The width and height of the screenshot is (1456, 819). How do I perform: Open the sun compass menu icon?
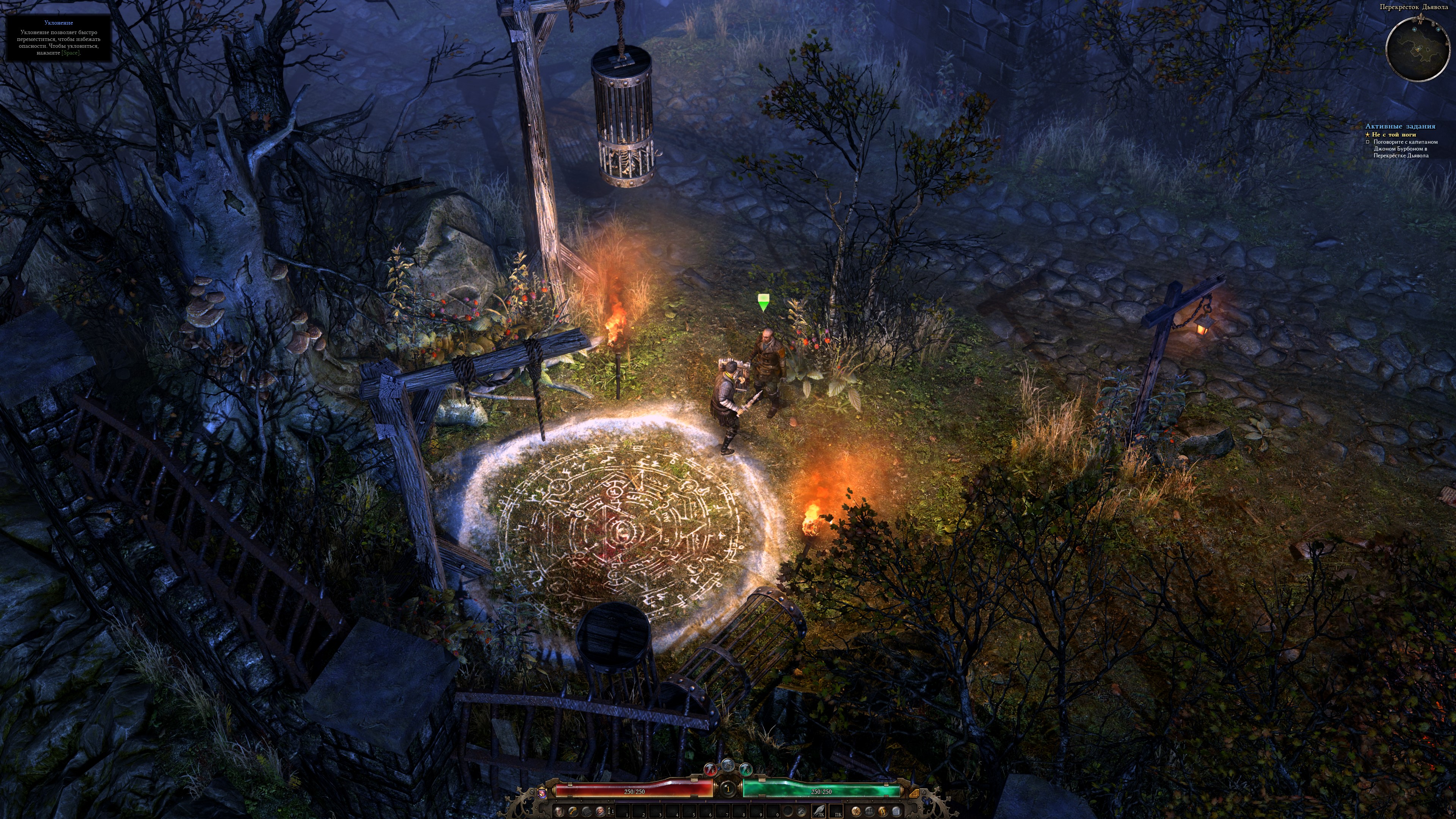point(857,811)
